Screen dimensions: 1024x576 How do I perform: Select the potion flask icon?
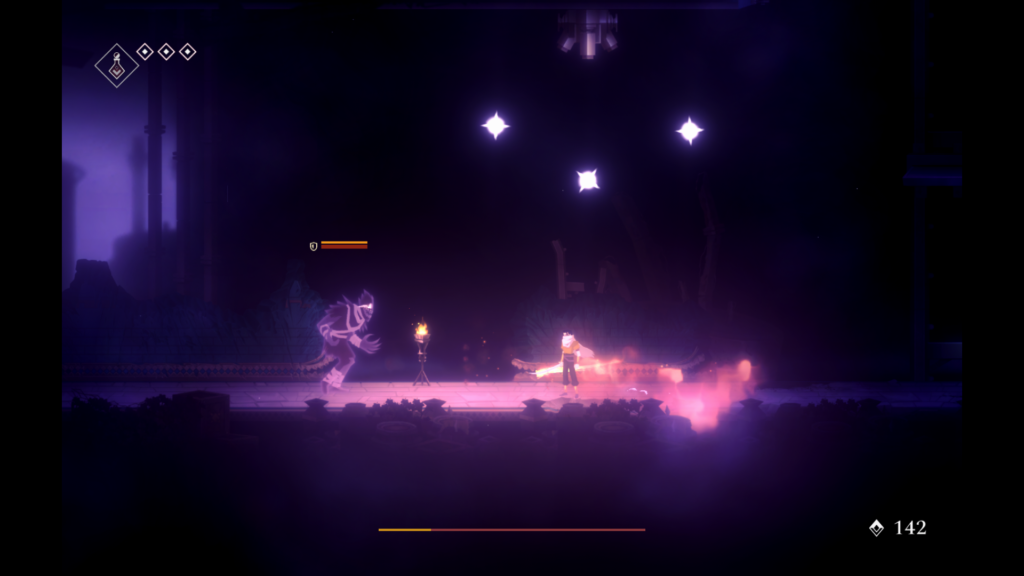pyautogui.click(x=117, y=66)
